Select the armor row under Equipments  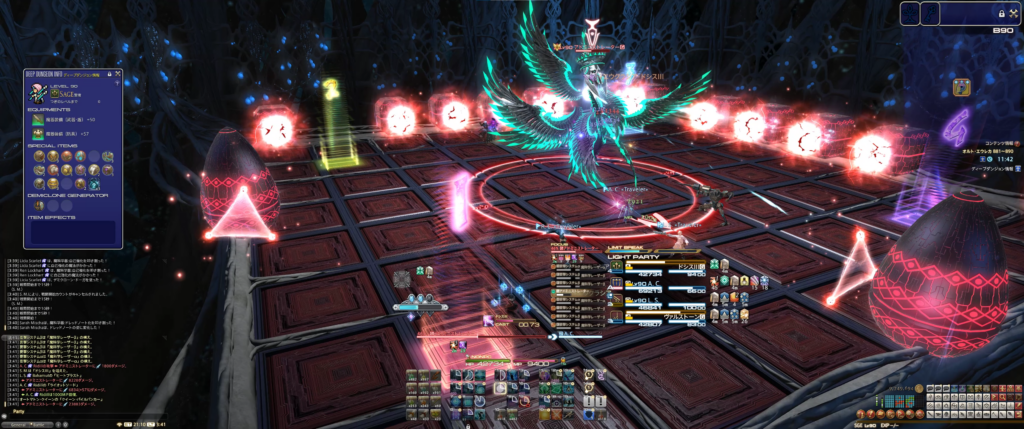(x=60, y=132)
